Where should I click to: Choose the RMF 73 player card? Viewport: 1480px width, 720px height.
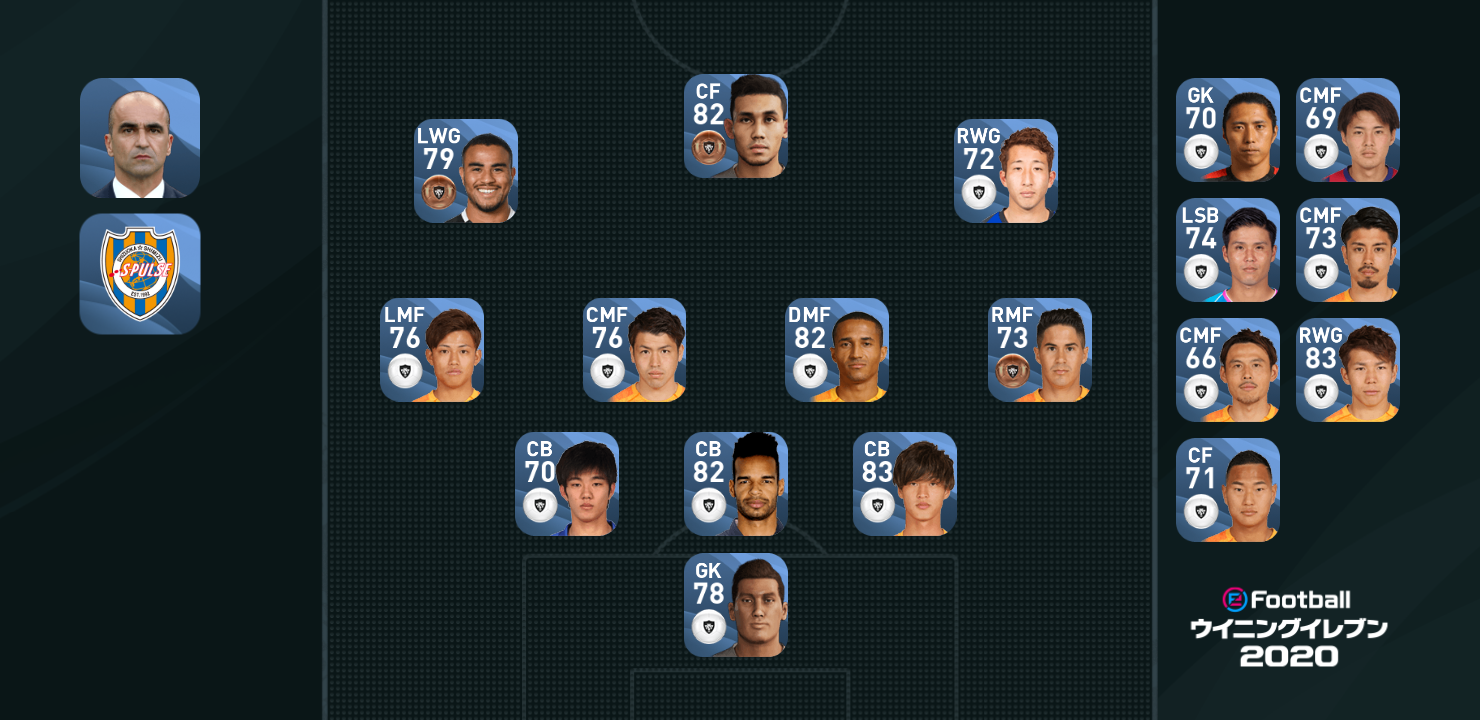click(1039, 350)
